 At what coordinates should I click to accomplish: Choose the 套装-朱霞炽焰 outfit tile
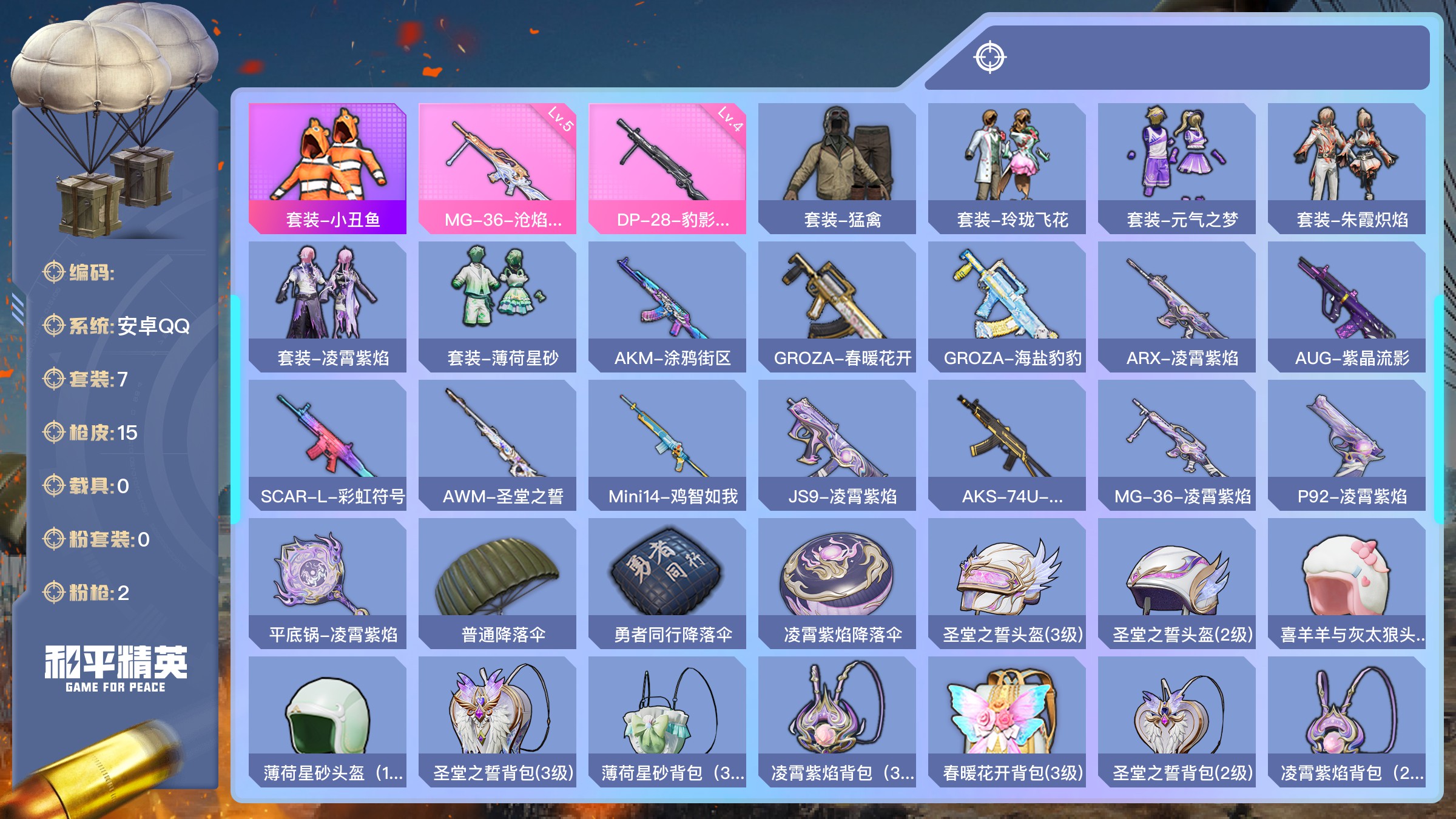pyautogui.click(x=1347, y=168)
